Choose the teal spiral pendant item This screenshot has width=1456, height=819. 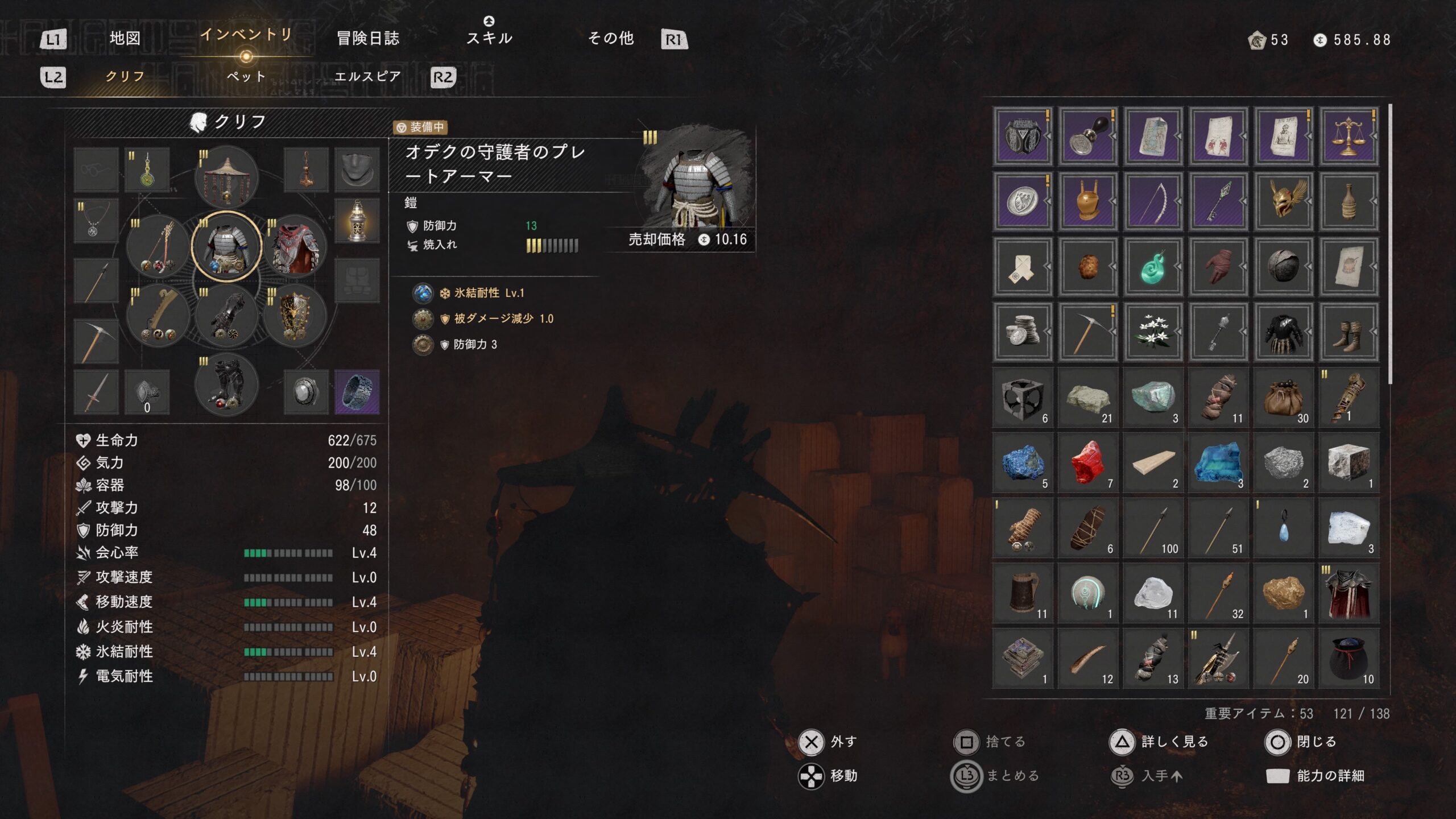[1153, 267]
